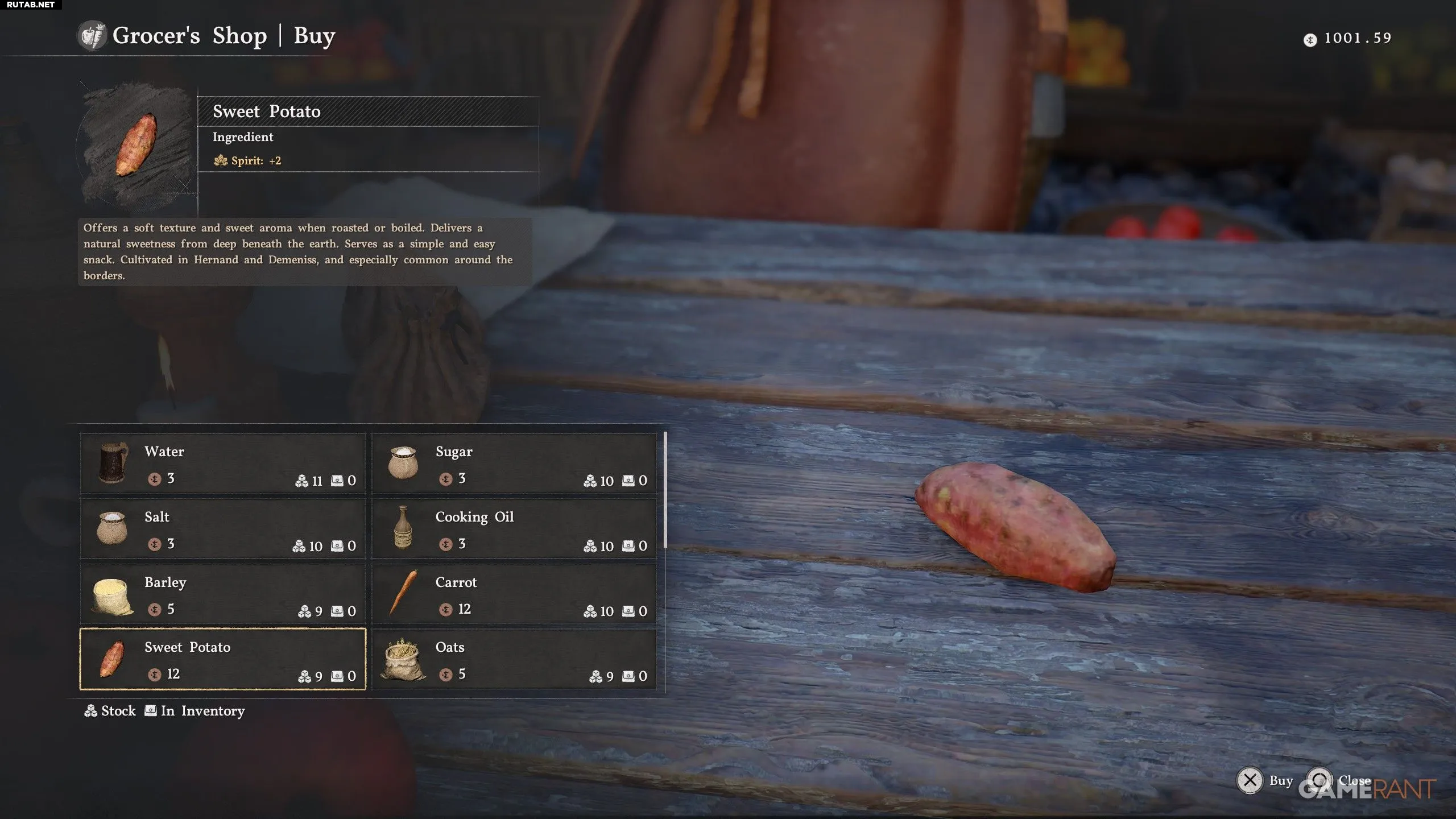The height and width of the screenshot is (819, 1456).
Task: Choose the Carrot item
Action: coord(514,594)
